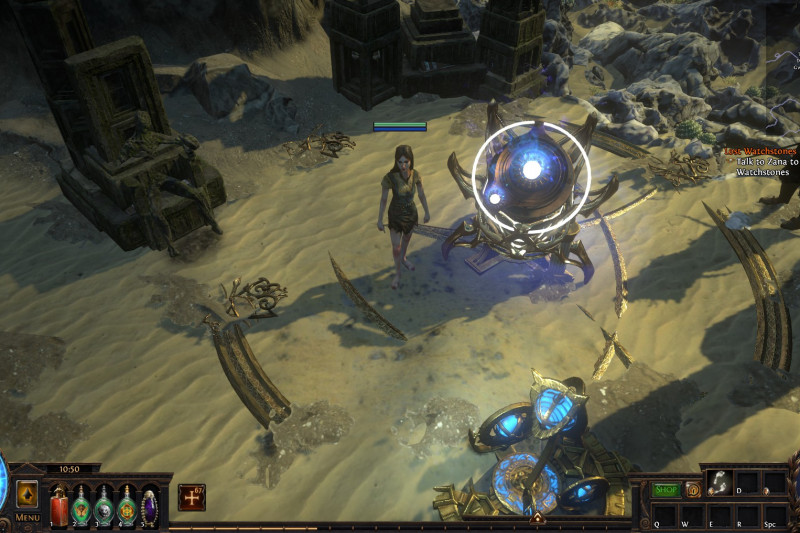Open the Lost Watchstones quest tracker
This screenshot has height=533, width=800.
click(x=761, y=151)
